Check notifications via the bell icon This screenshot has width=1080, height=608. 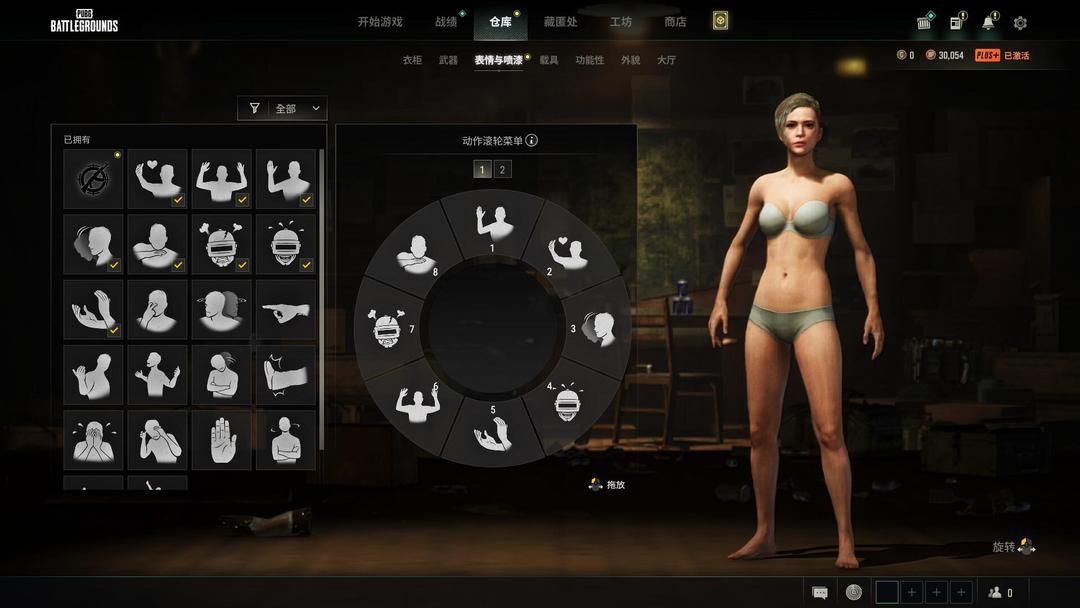988,23
